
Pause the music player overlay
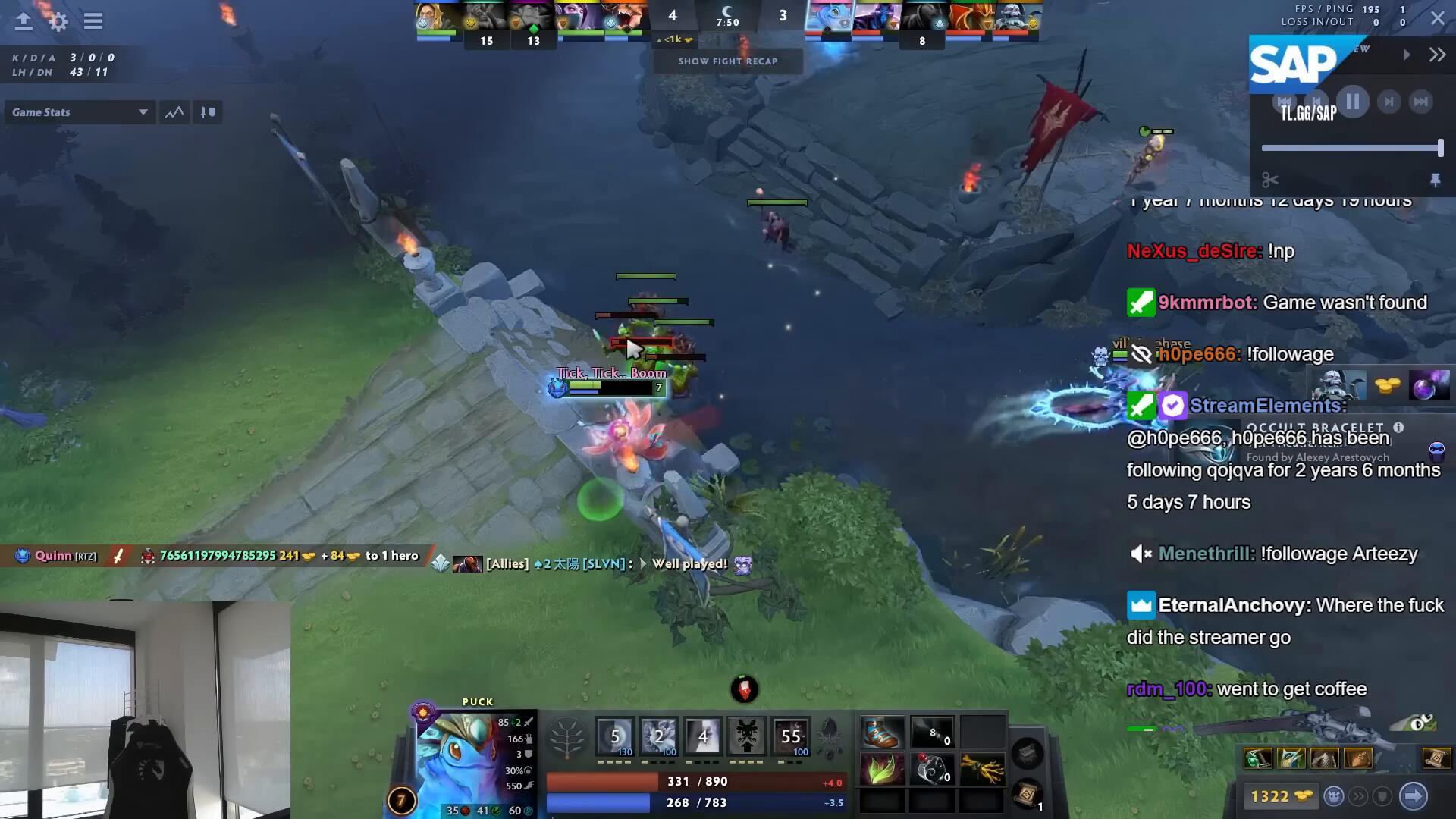1353,102
